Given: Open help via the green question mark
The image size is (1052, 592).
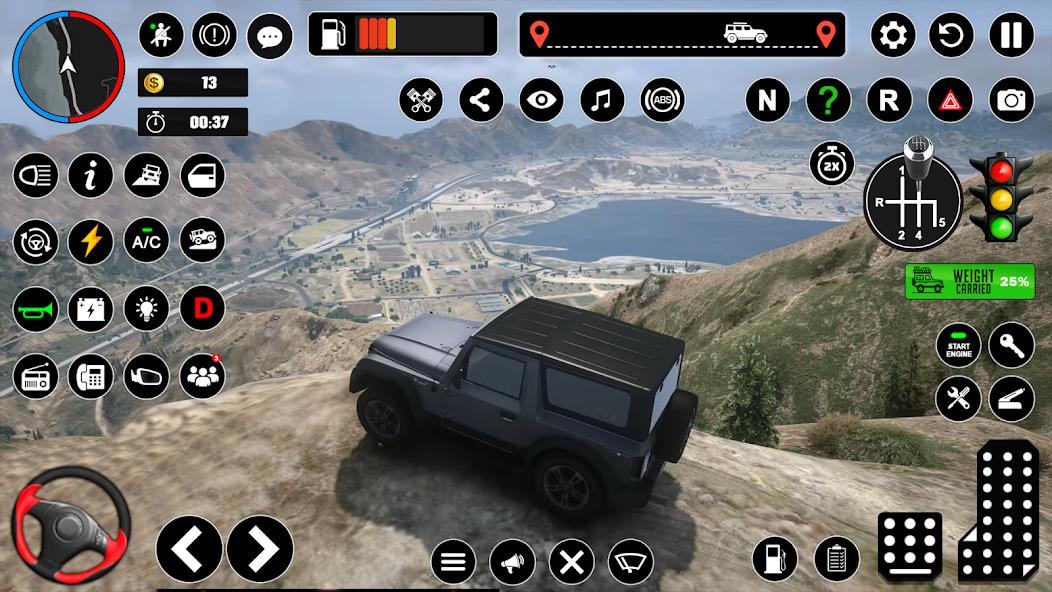Looking at the screenshot, I should coord(828,100).
